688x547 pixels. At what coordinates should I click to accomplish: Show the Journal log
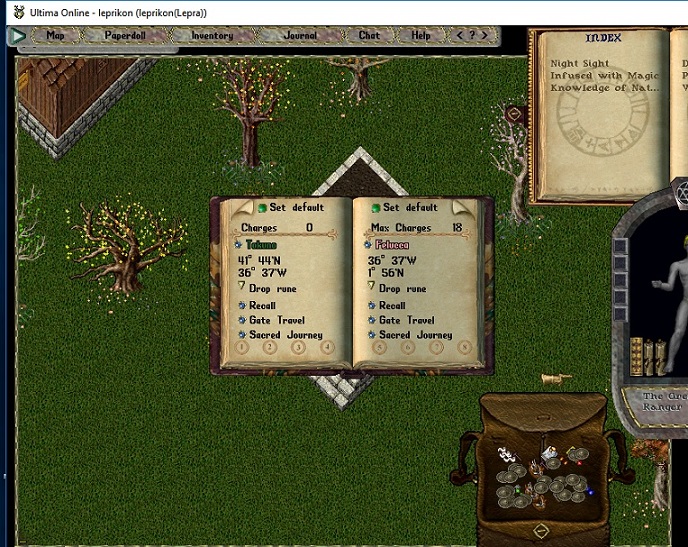pos(300,35)
